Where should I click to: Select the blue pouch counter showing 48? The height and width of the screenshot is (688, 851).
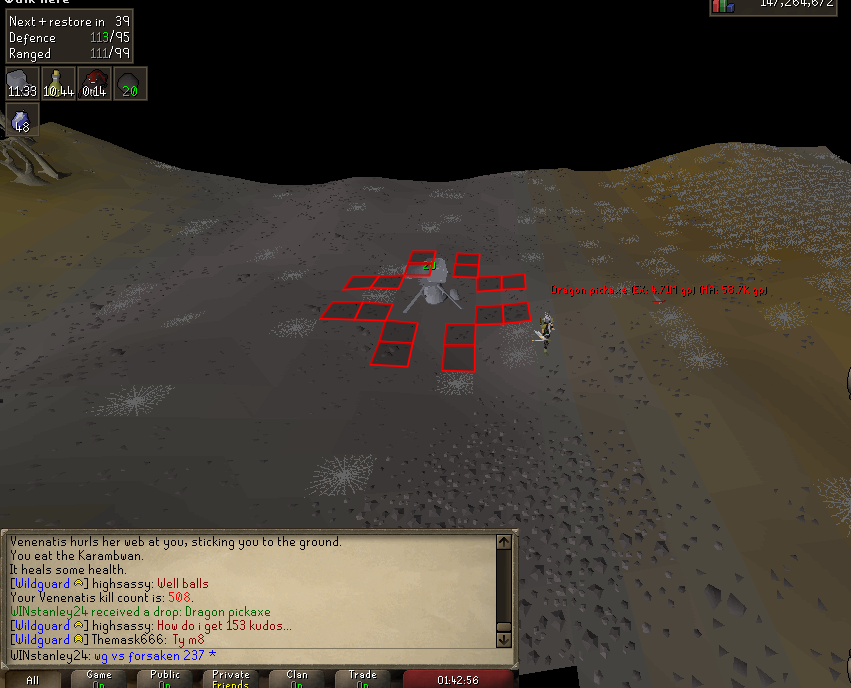(22, 121)
